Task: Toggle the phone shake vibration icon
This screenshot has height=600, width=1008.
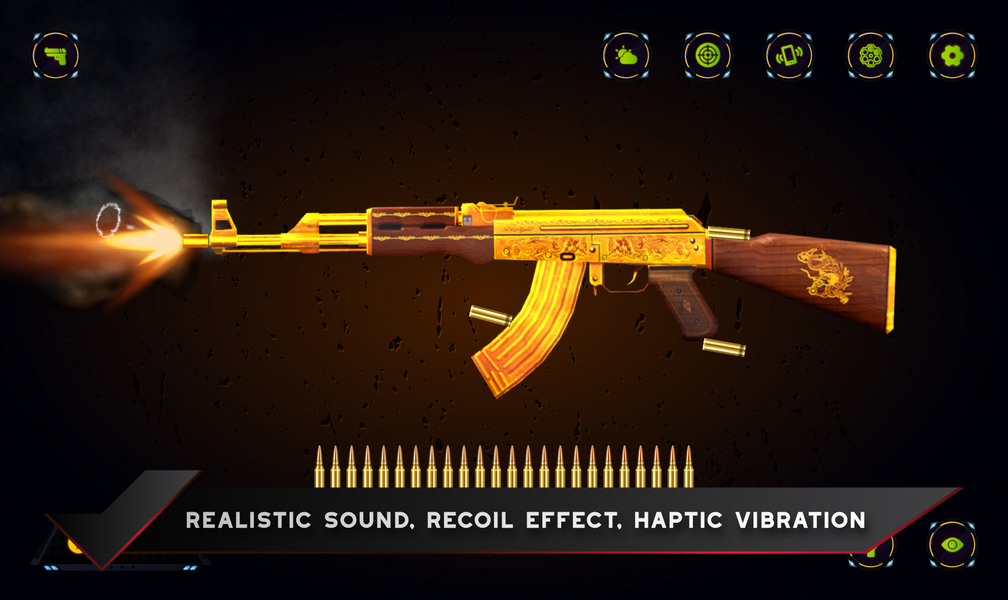Action: (x=789, y=55)
